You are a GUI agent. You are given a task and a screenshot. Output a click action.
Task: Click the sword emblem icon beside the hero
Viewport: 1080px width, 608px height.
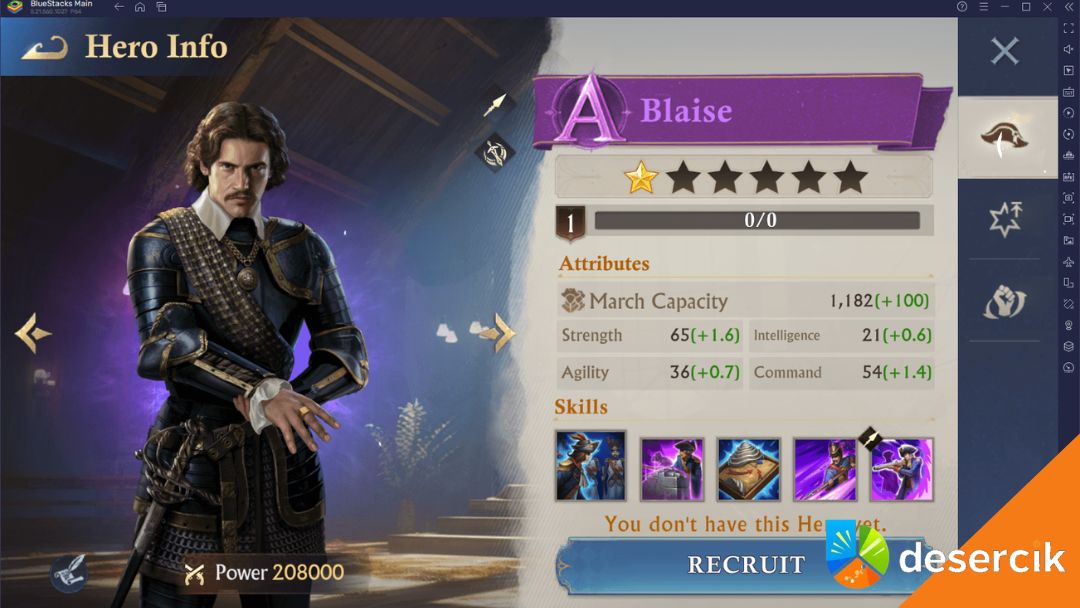point(495,152)
